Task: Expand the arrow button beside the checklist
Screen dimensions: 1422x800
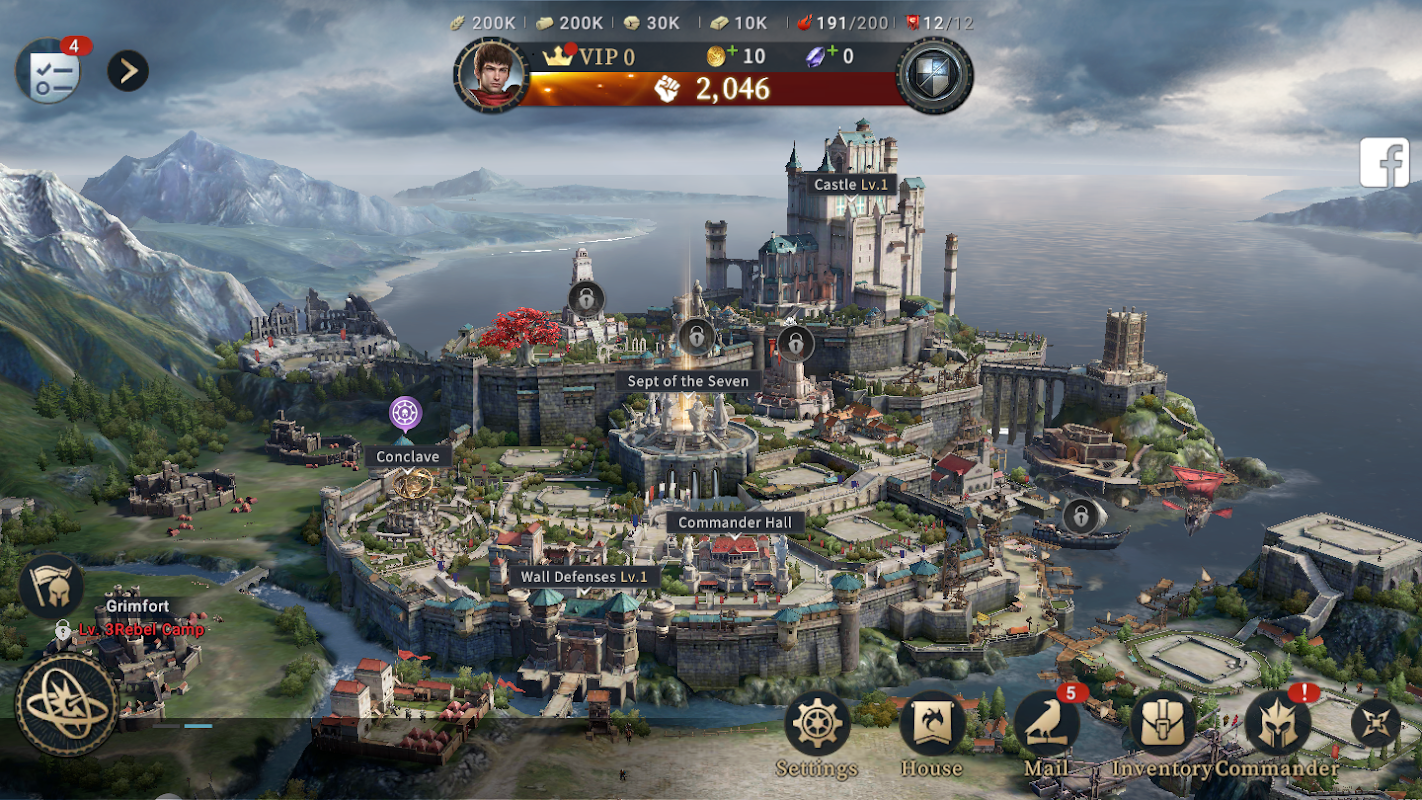Action: [x=128, y=71]
